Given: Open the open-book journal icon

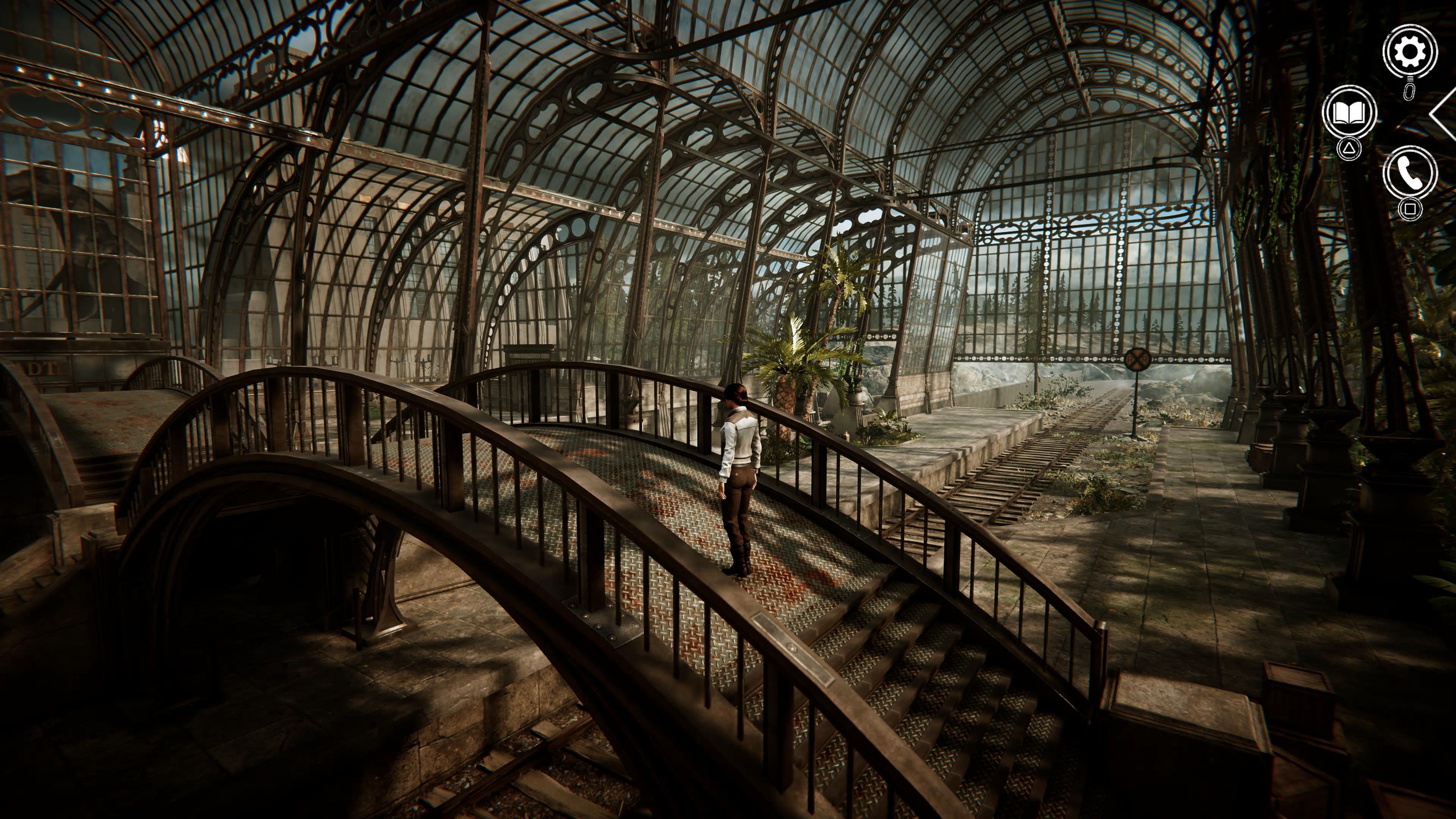Looking at the screenshot, I should [1349, 113].
